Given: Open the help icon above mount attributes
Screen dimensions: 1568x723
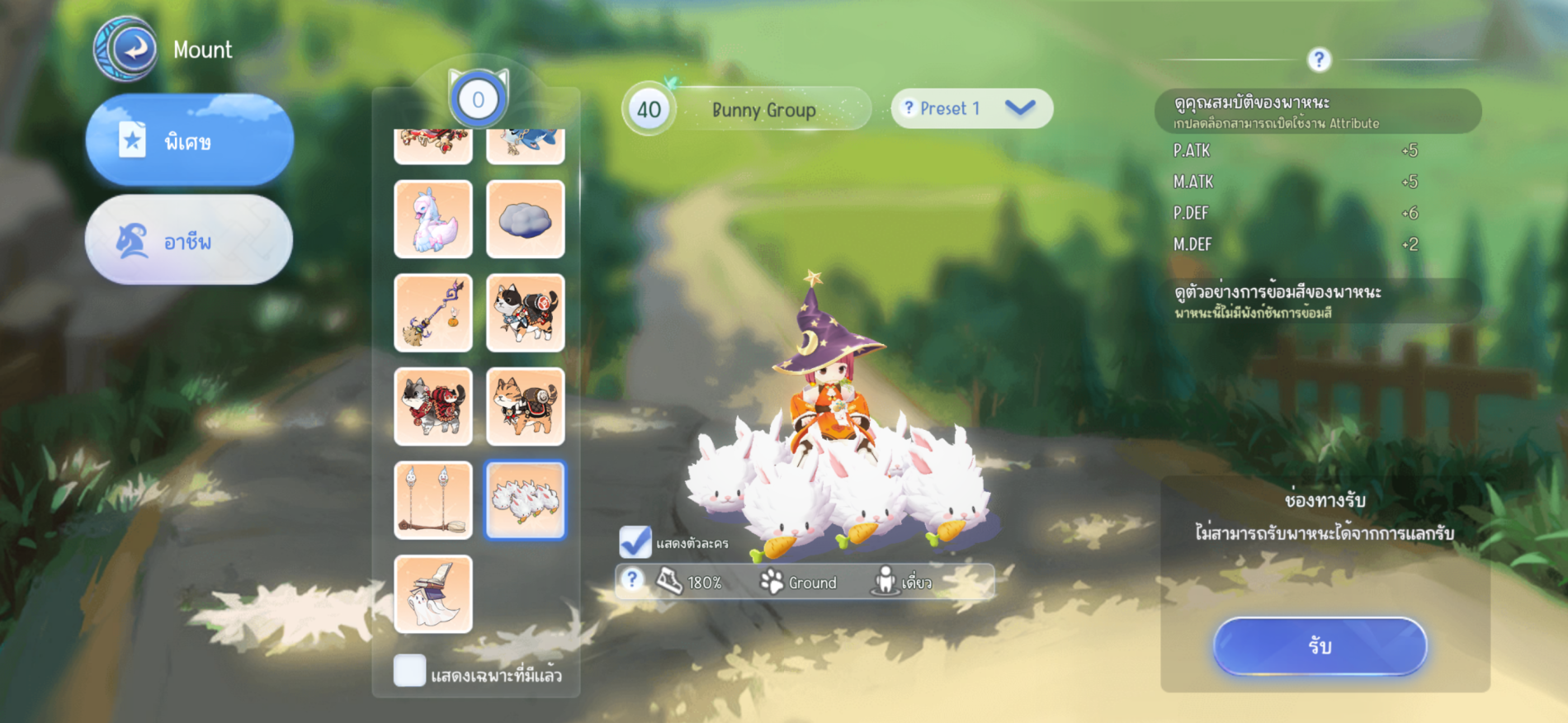Looking at the screenshot, I should (1319, 59).
